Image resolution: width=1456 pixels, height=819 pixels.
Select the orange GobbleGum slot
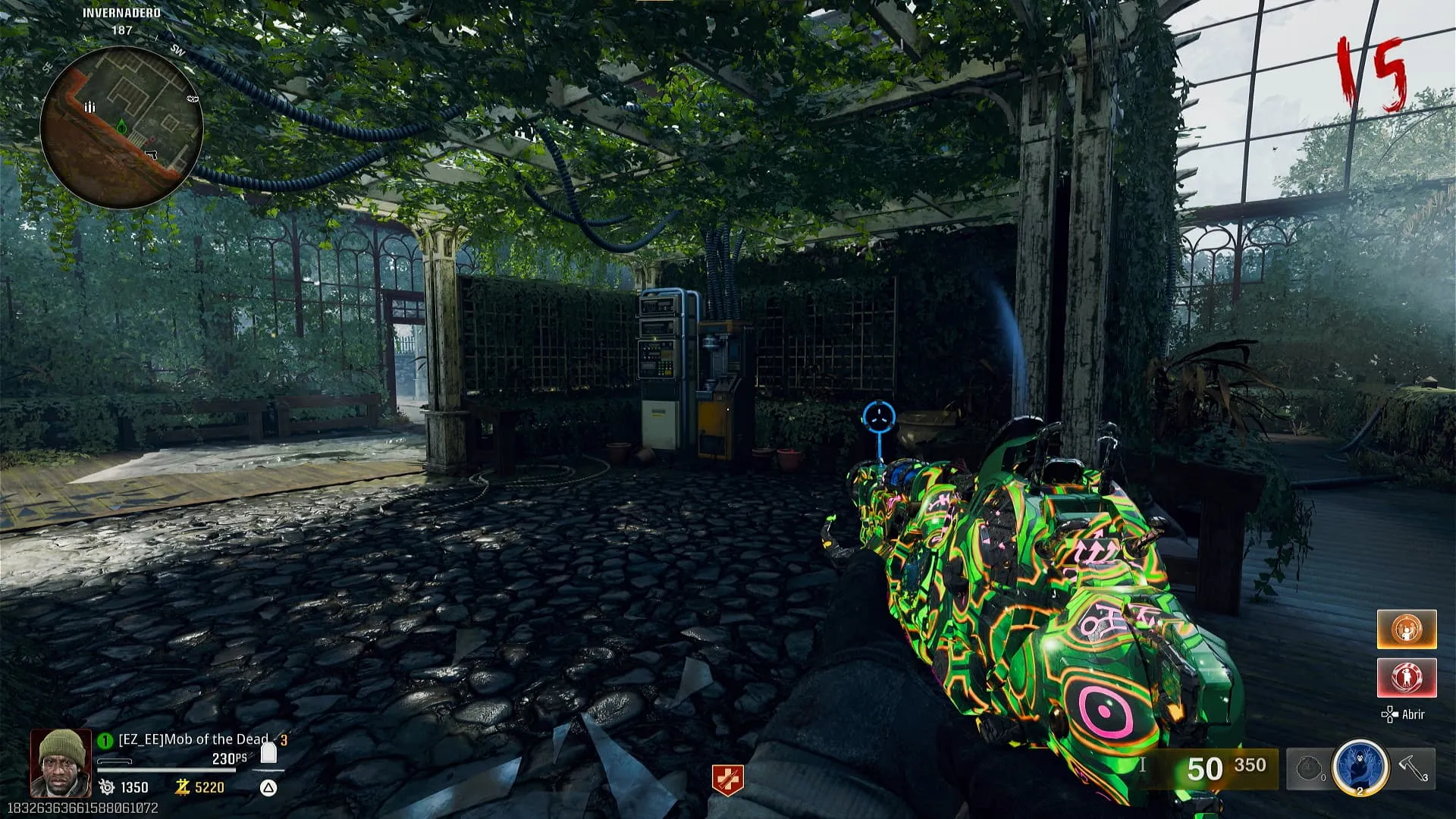1406,629
